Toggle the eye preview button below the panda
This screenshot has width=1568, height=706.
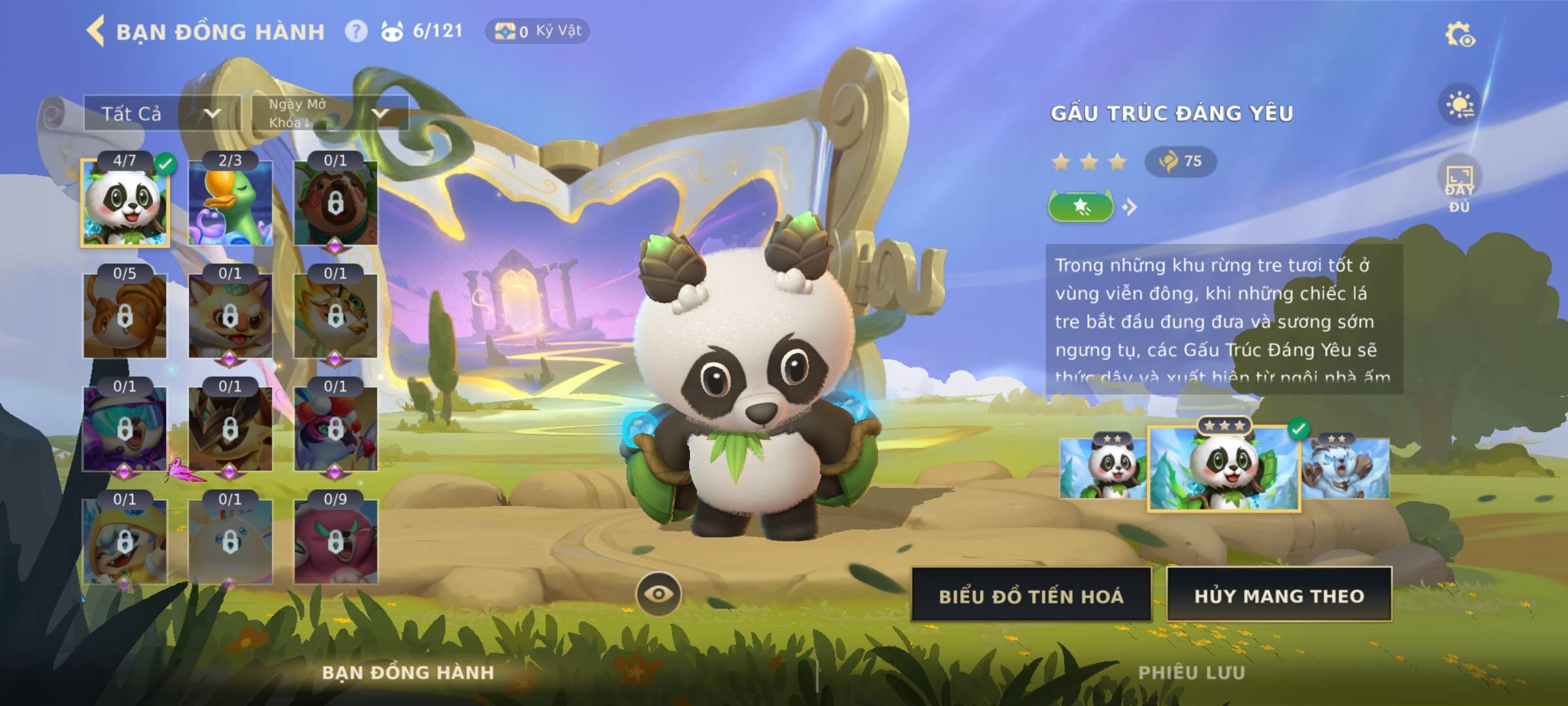[x=658, y=594]
